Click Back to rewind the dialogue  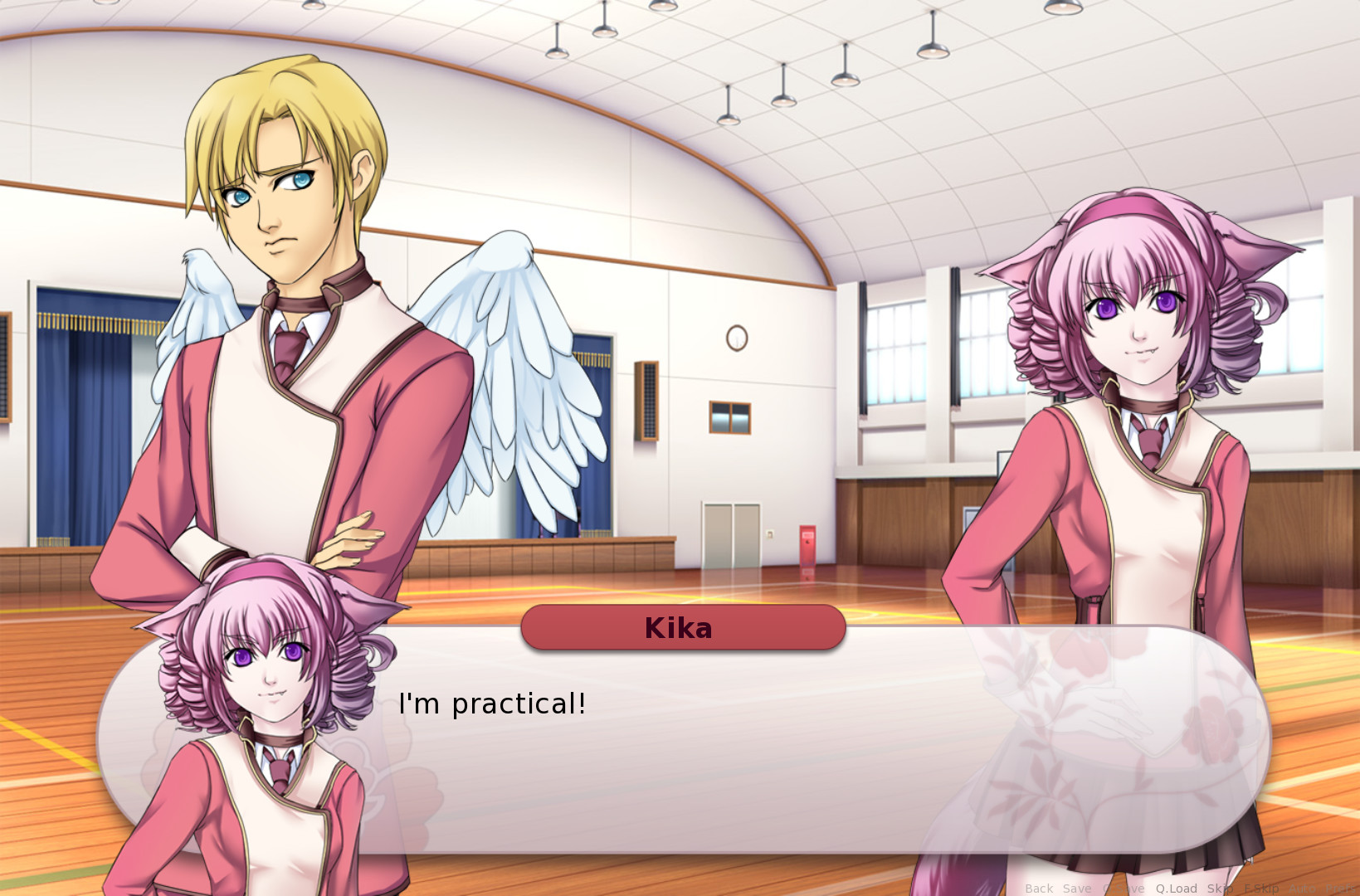point(1040,888)
